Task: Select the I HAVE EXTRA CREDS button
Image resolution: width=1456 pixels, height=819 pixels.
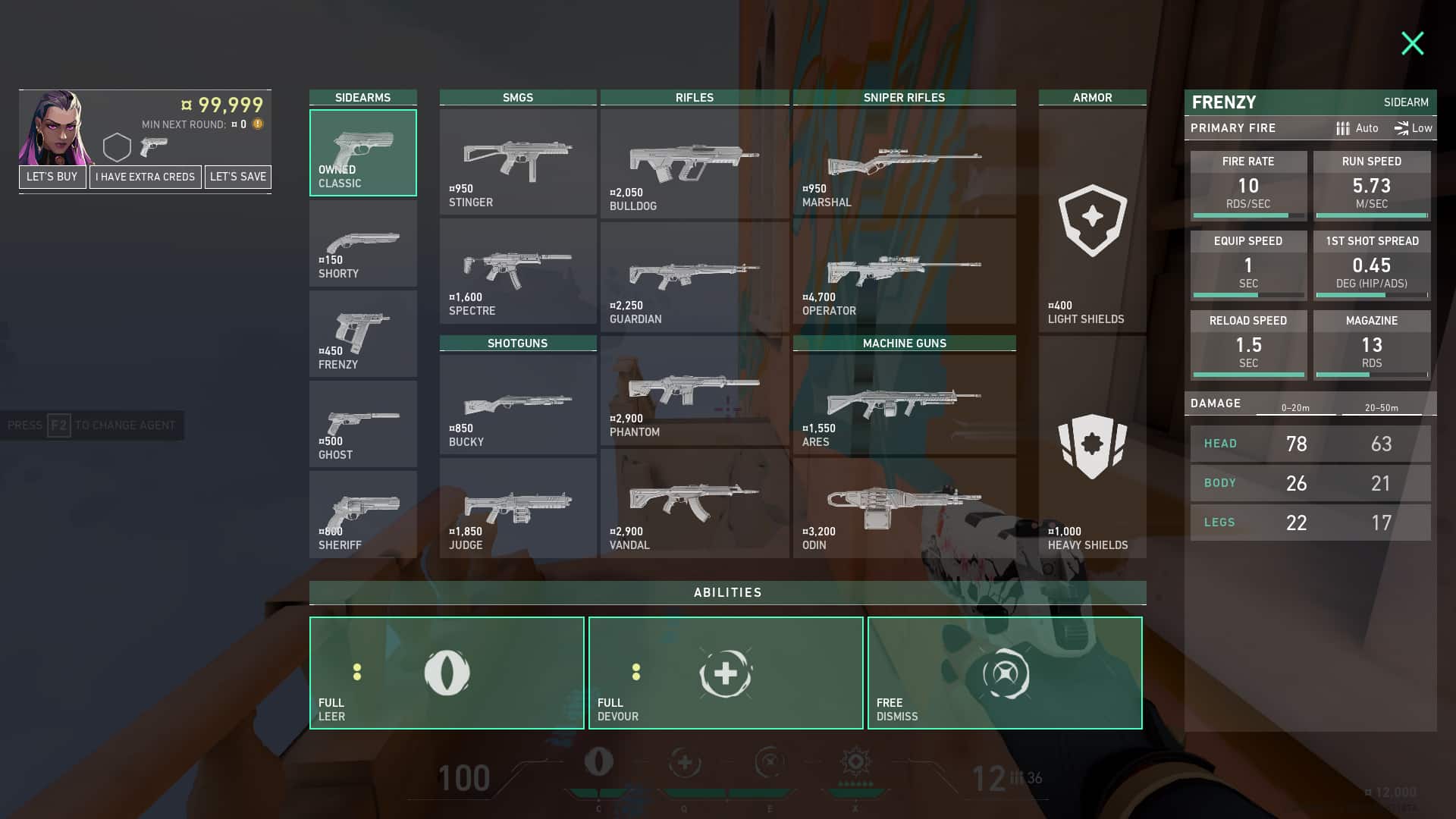Action: 145,177
